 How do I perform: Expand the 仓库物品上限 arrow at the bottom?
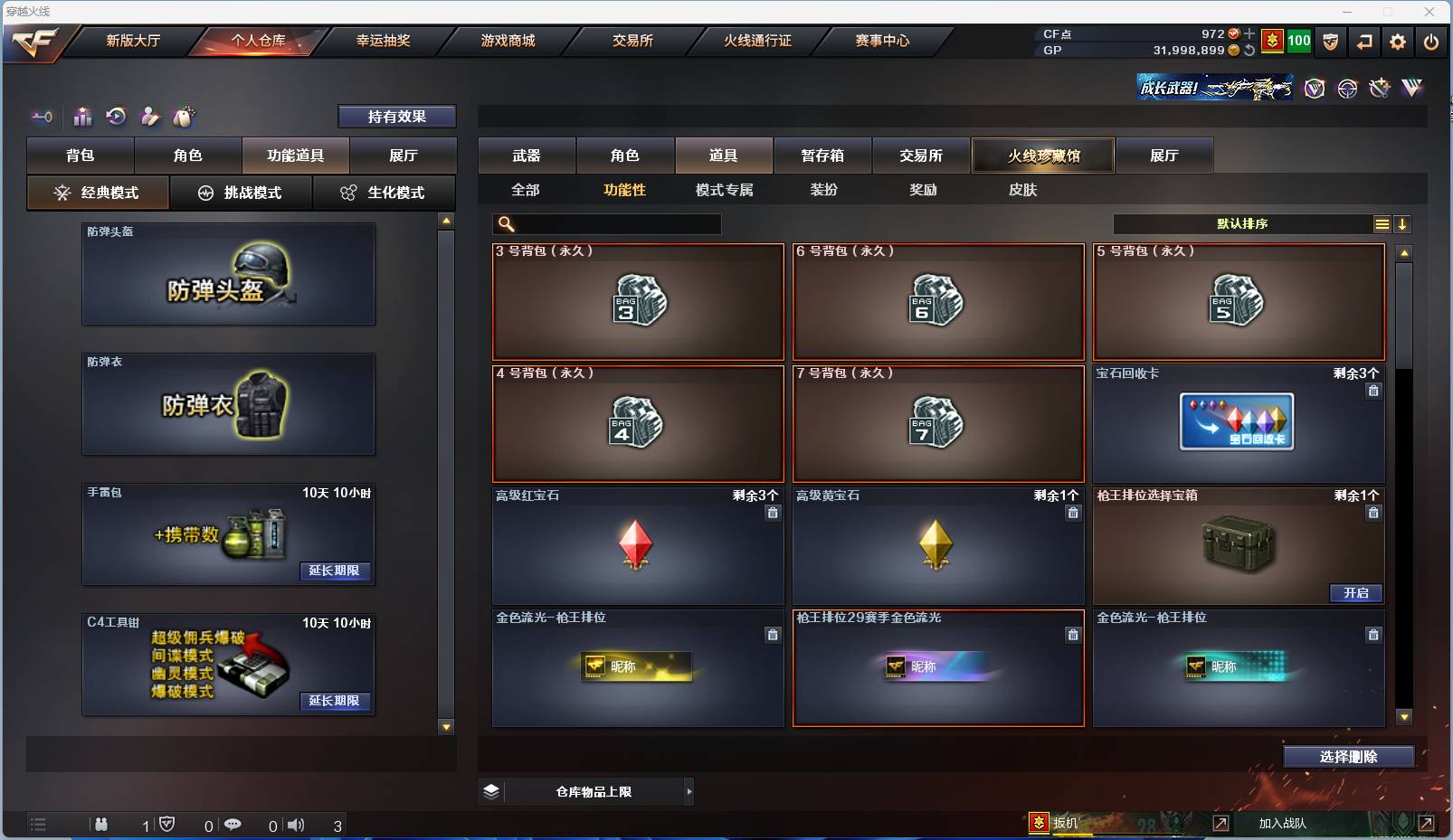pyautogui.click(x=690, y=791)
